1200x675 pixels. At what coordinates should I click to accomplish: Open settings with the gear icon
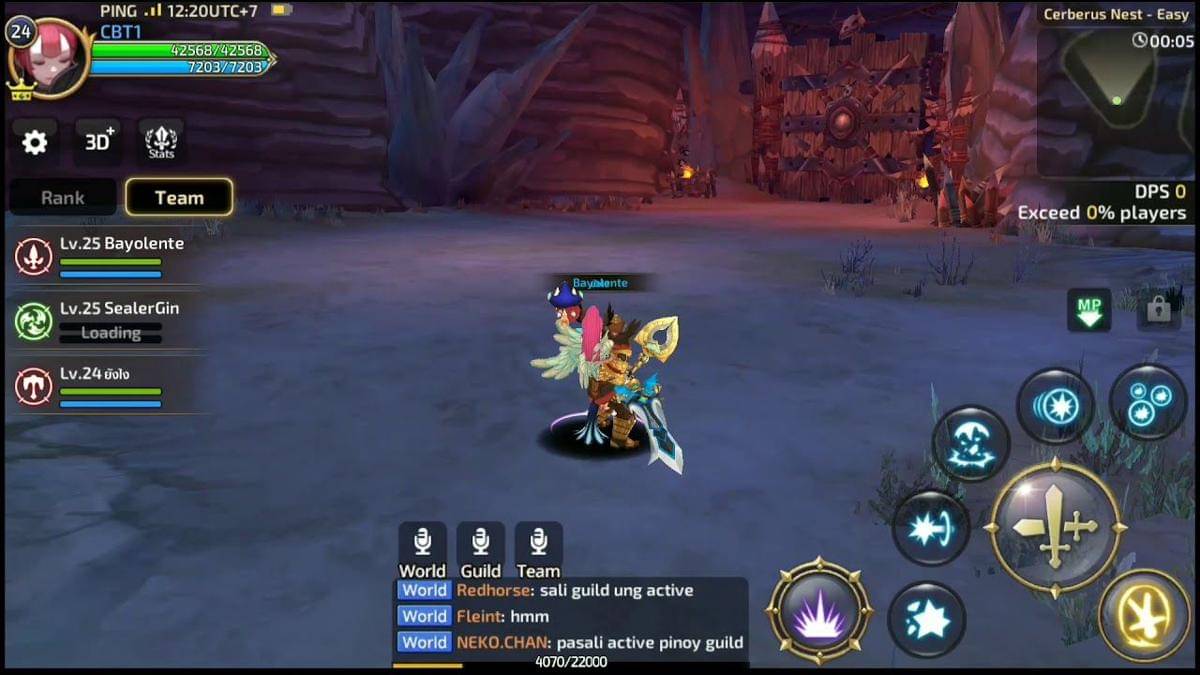coord(35,143)
